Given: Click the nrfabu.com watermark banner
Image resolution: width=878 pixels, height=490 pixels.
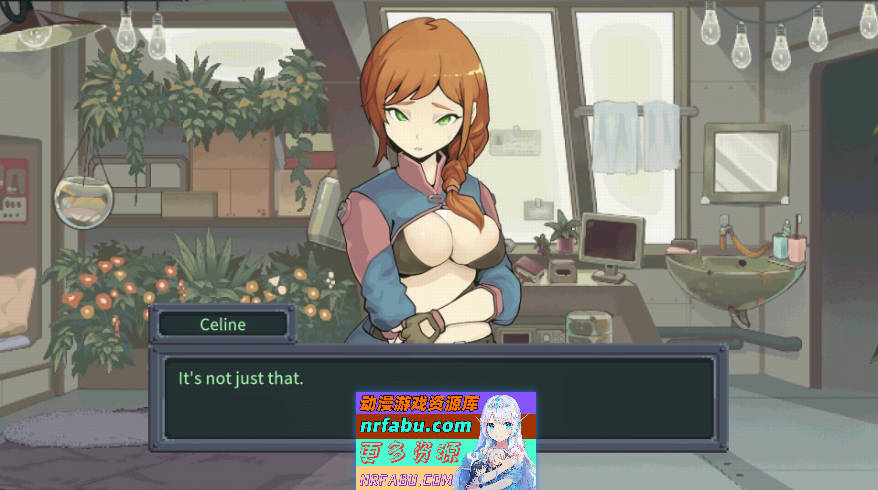Looking at the screenshot, I should (445, 440).
